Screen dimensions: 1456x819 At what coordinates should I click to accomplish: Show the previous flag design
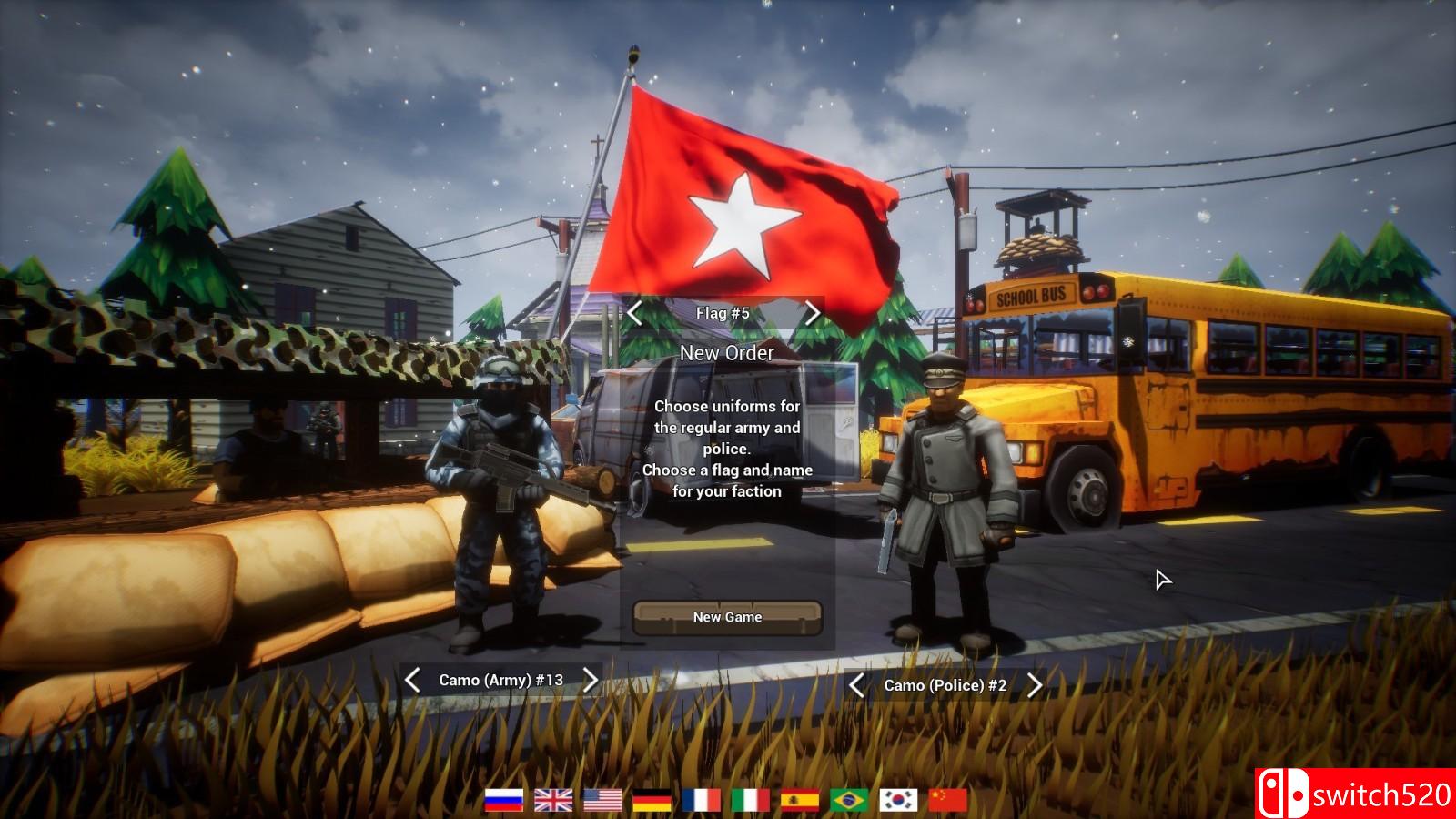[635, 313]
